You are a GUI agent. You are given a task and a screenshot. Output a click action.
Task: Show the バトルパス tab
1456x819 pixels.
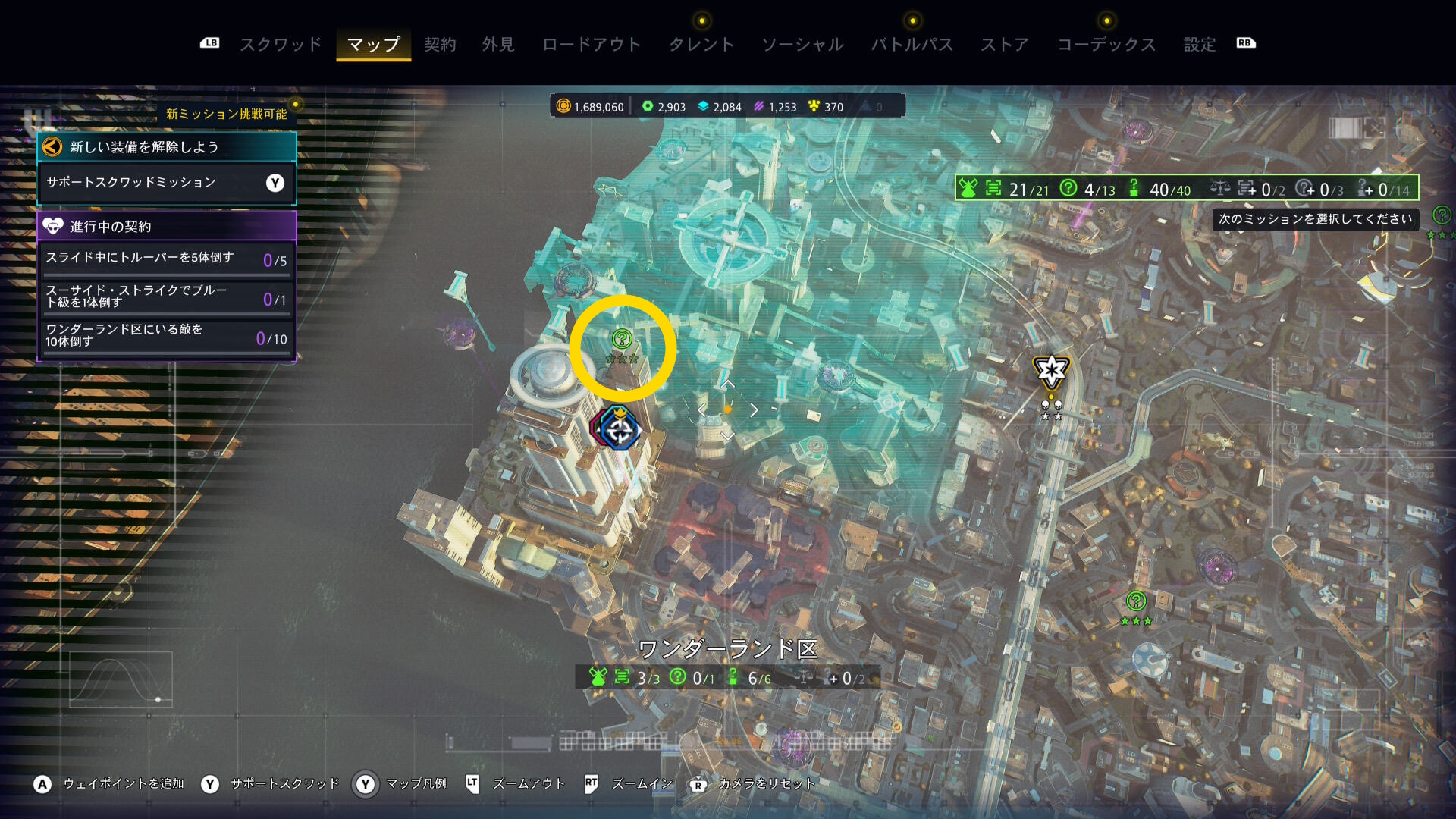pos(912,45)
